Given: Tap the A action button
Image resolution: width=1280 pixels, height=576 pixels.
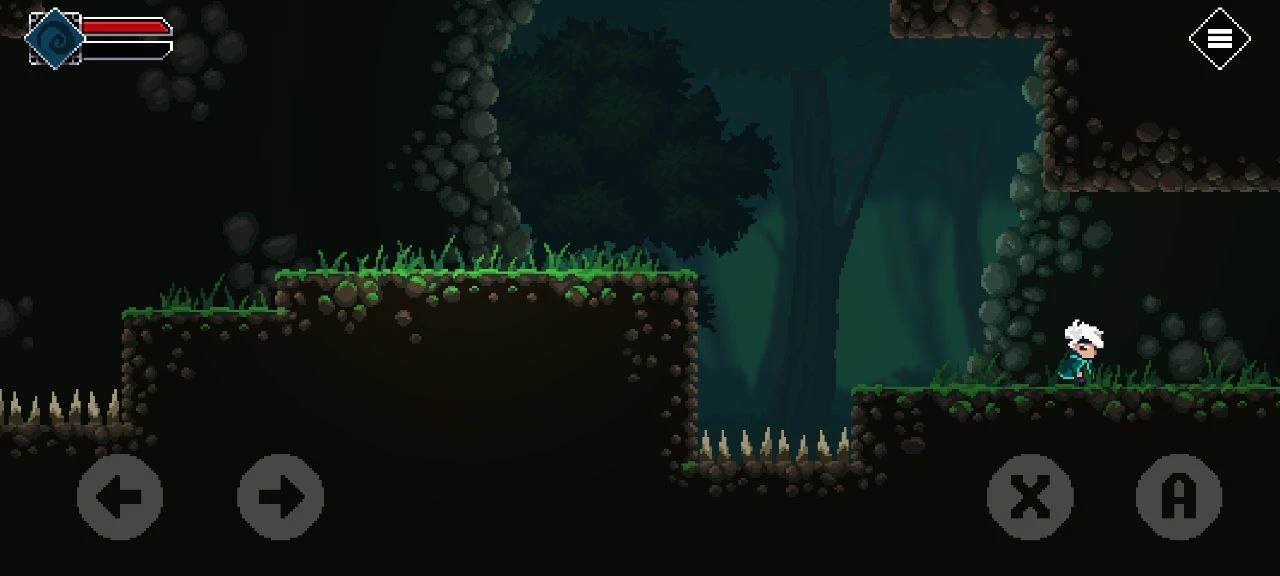Looking at the screenshot, I should pyautogui.click(x=1179, y=497).
